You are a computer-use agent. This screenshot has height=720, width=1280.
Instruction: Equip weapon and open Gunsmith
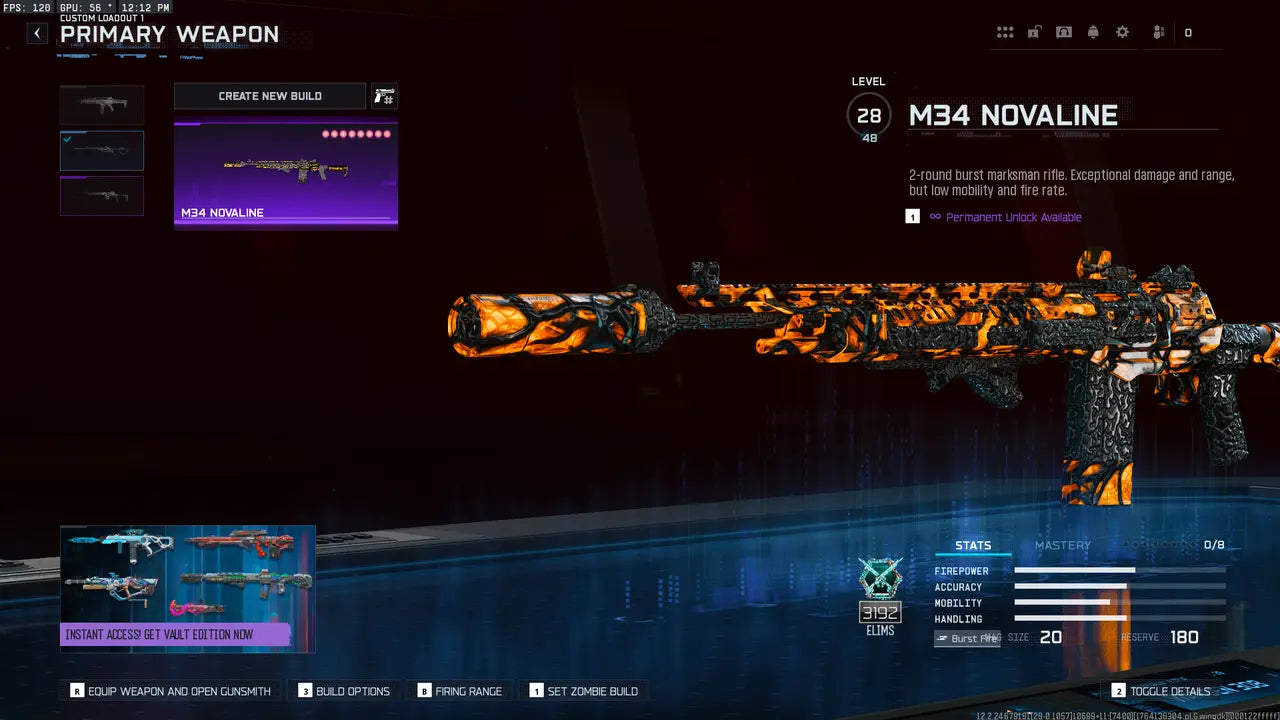(171, 691)
